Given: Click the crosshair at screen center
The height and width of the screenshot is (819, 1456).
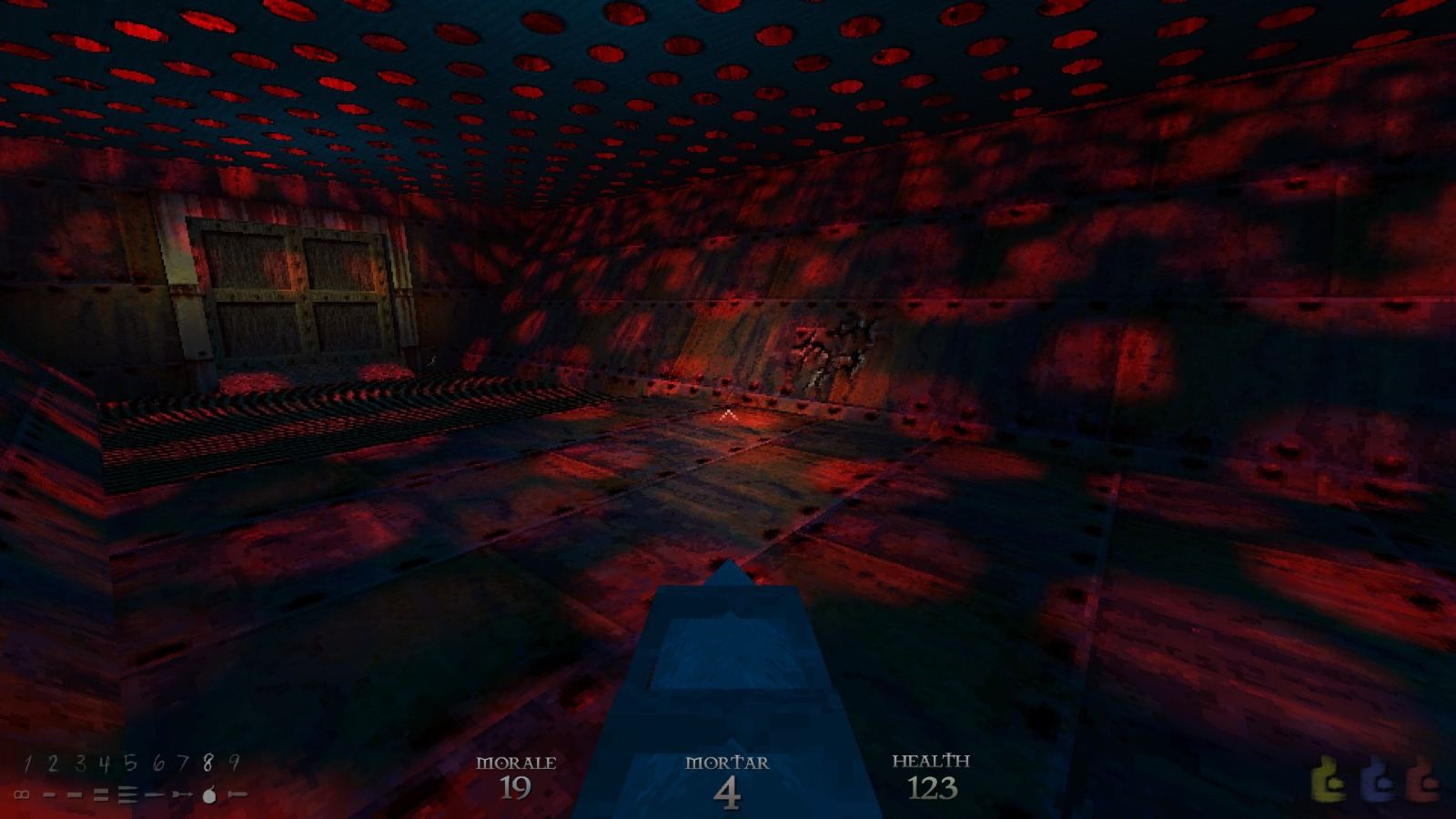Looking at the screenshot, I should (x=727, y=412).
